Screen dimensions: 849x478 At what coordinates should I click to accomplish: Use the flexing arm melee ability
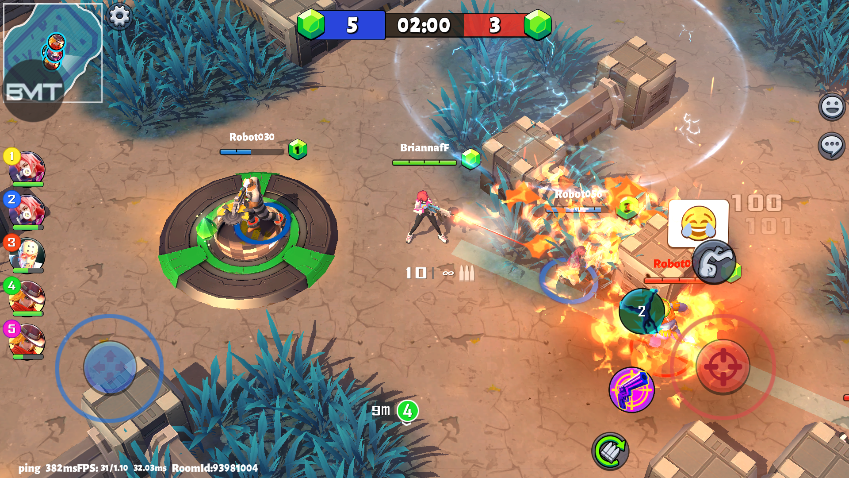pyautogui.click(x=714, y=263)
